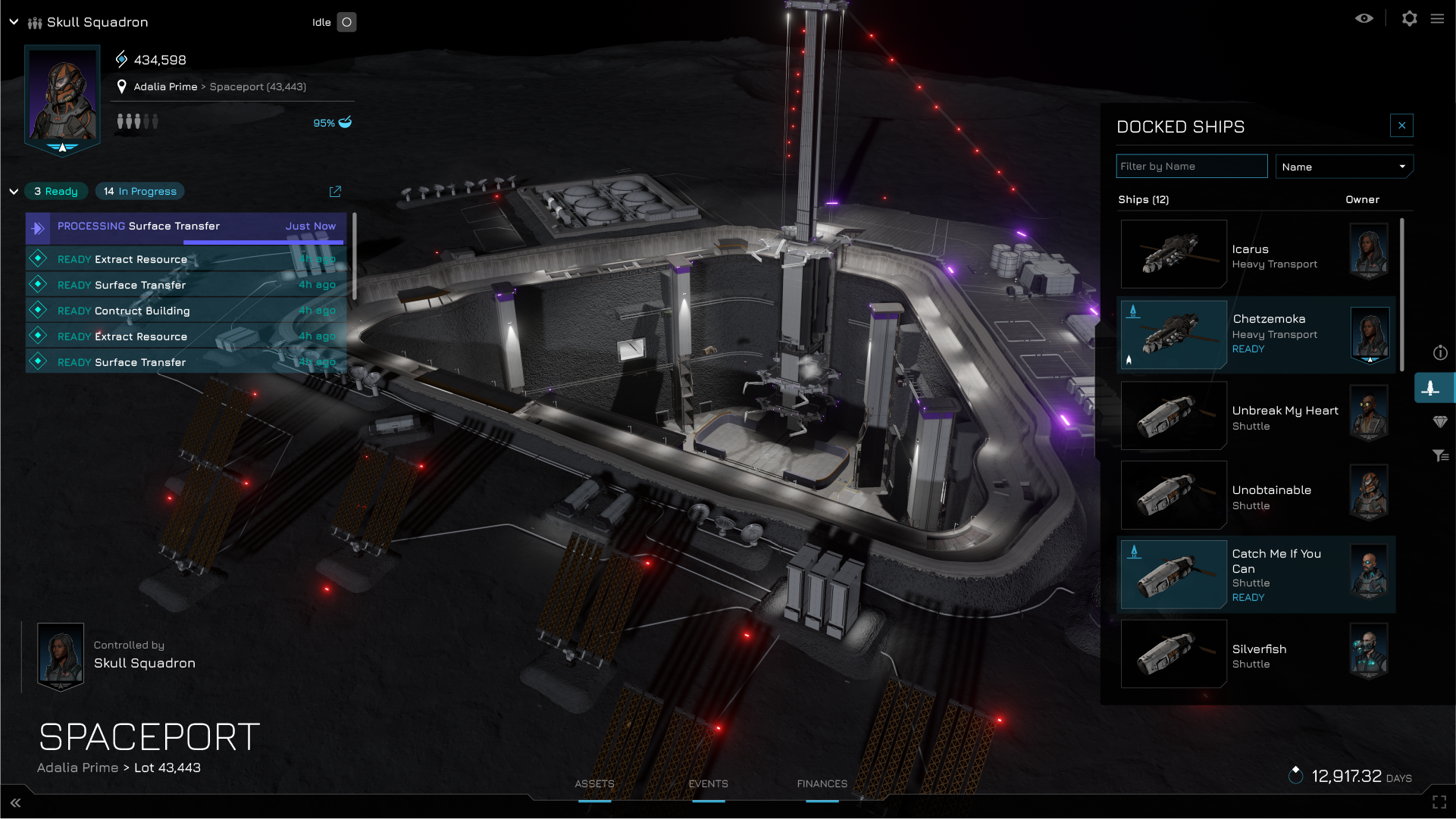Toggle the eye visibility icon
Image resolution: width=1456 pixels, height=819 pixels.
[x=1364, y=19]
